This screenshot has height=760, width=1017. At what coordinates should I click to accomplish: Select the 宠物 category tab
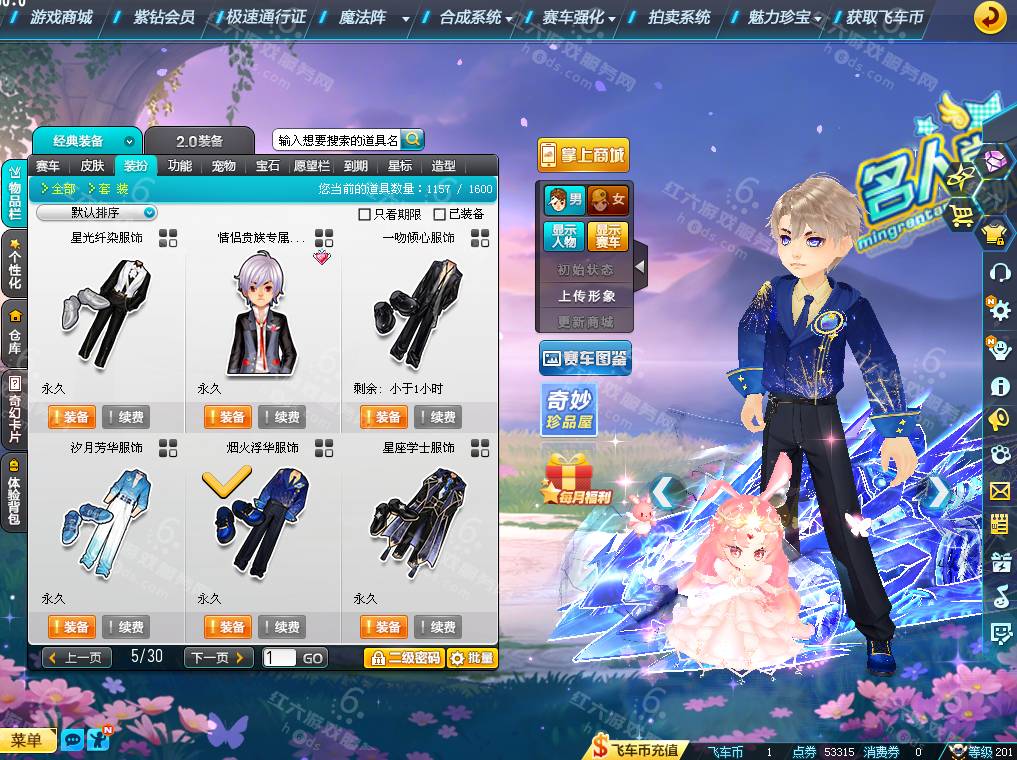(224, 166)
